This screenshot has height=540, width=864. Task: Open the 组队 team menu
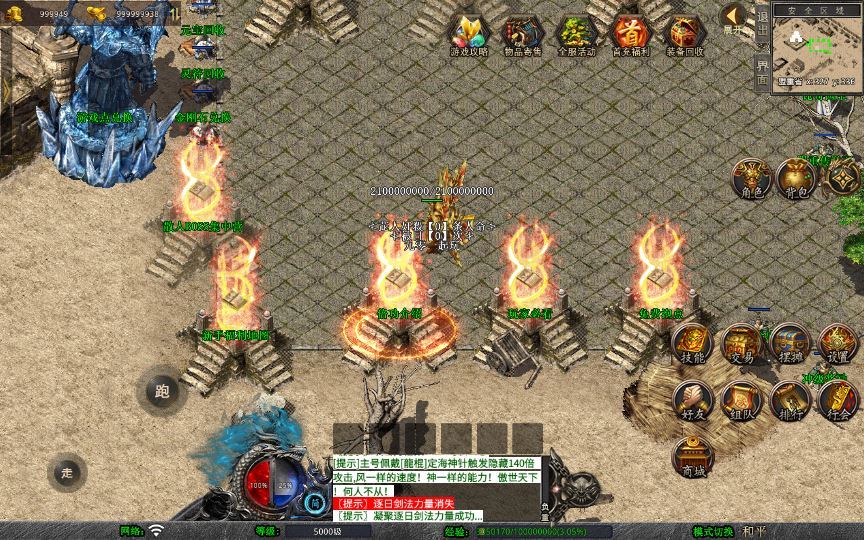coord(741,401)
